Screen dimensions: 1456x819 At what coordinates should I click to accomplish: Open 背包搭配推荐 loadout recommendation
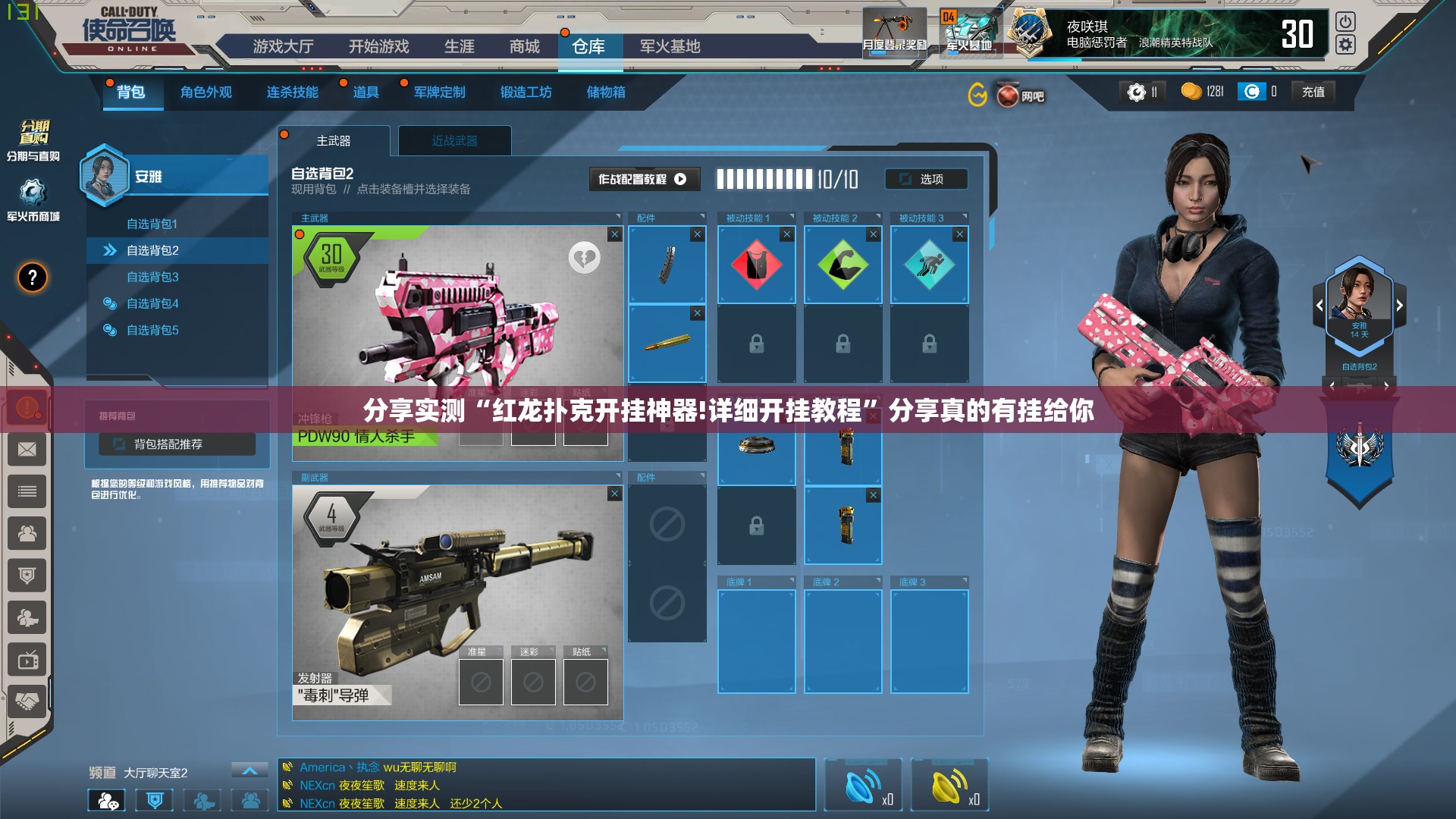[177, 444]
